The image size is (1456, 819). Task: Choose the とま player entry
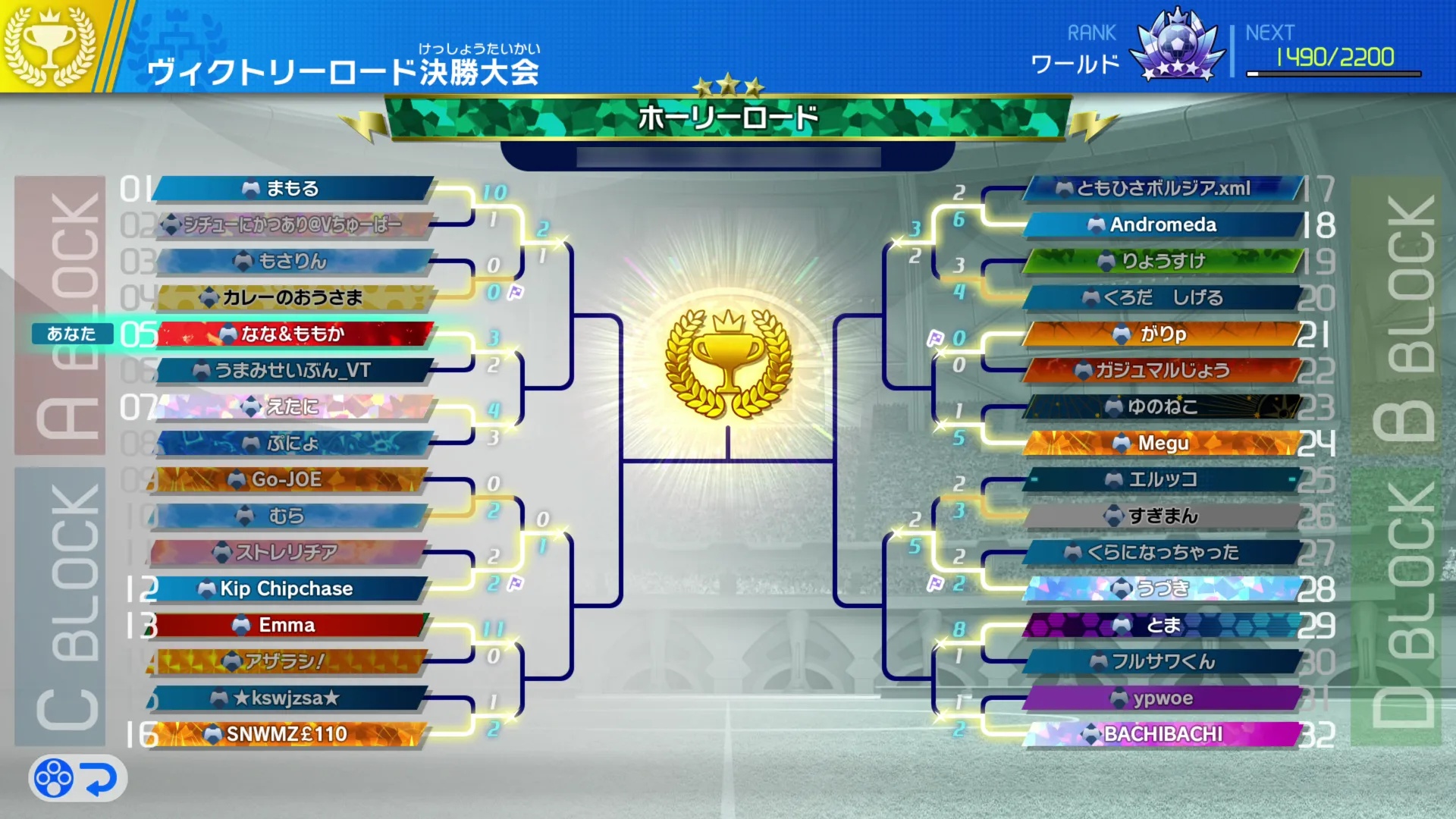(x=1163, y=626)
